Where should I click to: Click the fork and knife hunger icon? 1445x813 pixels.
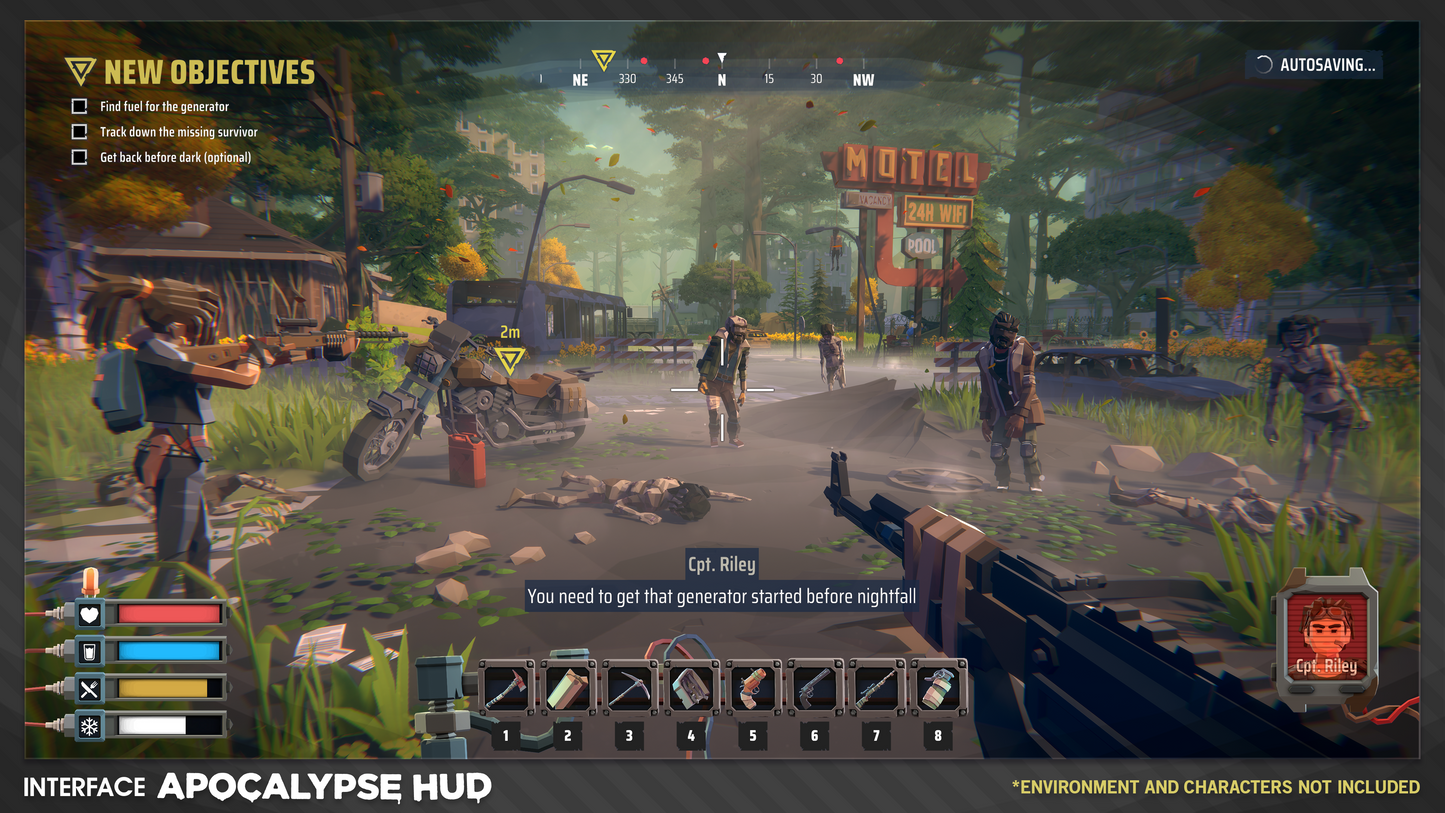[90, 688]
